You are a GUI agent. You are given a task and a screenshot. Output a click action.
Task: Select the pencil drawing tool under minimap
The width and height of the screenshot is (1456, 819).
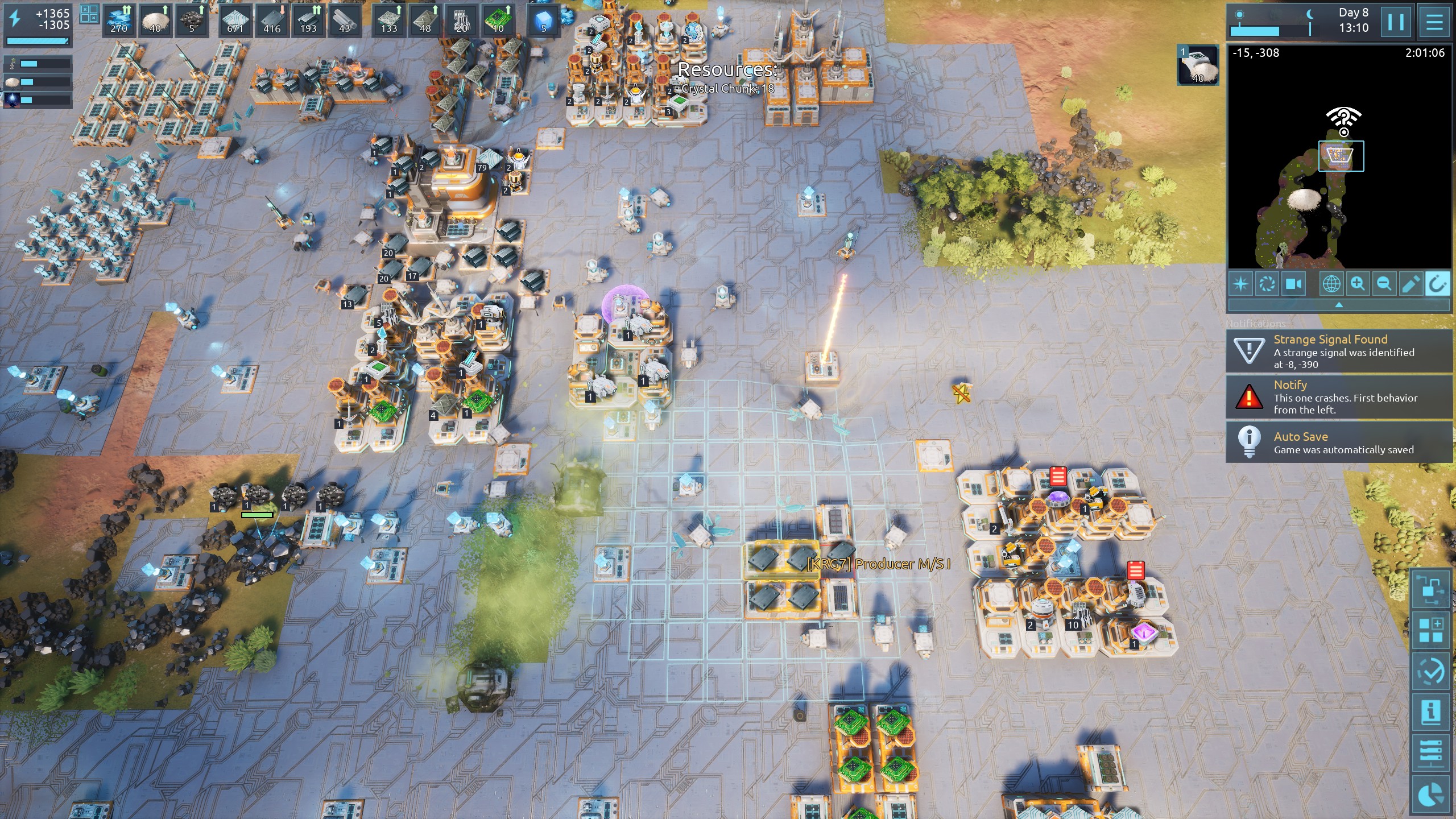point(1410,283)
